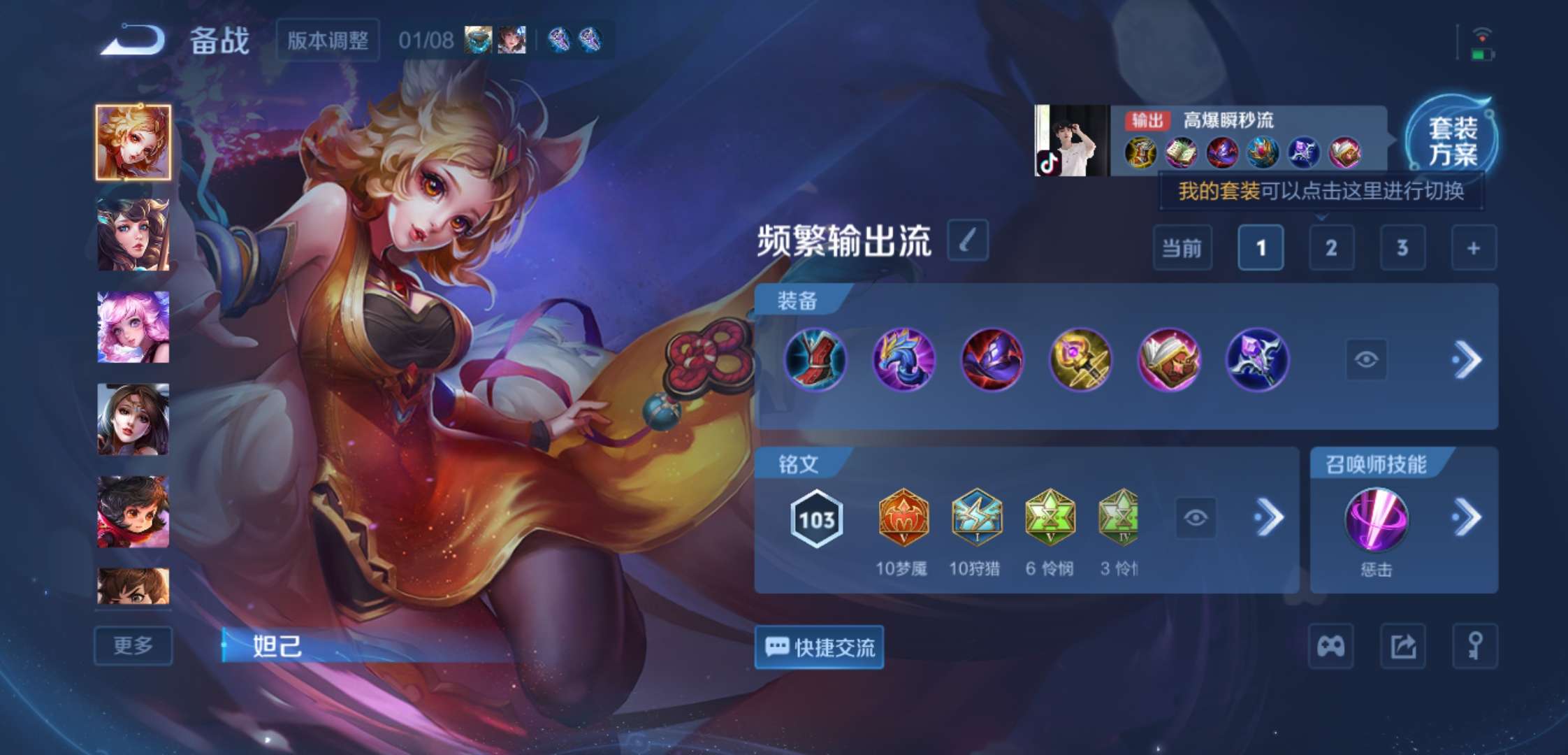Viewport: 1568px width, 755px height.
Task: Switch to loadout tab 3
Action: [1403, 248]
